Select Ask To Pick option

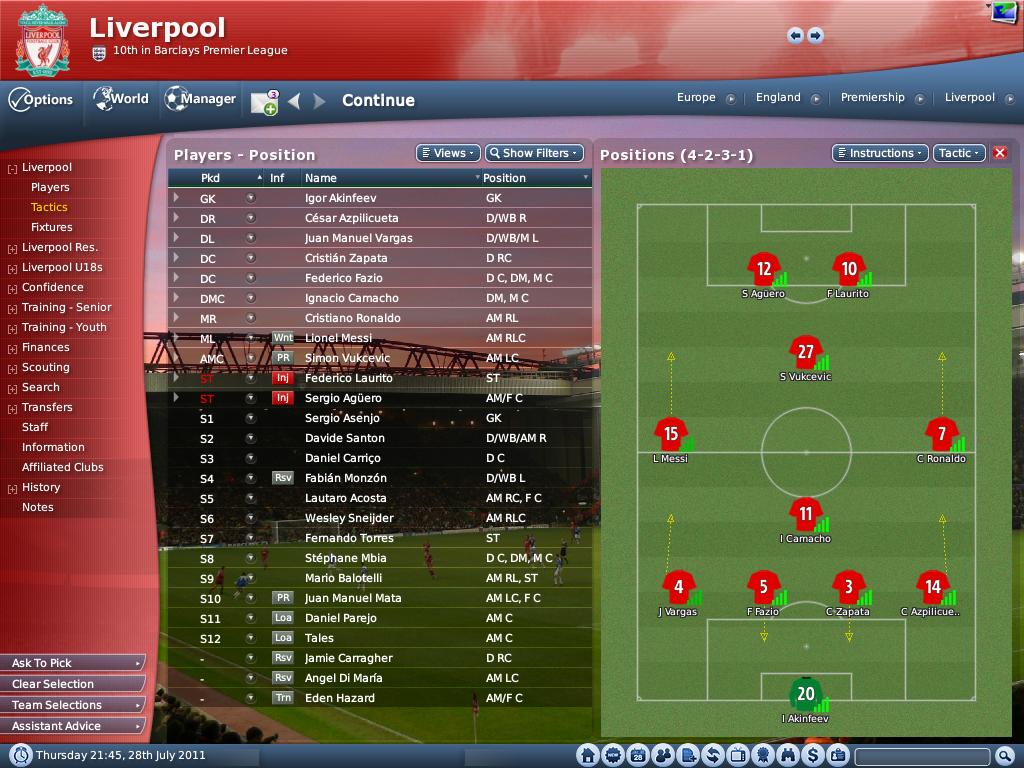pyautogui.click(x=73, y=663)
